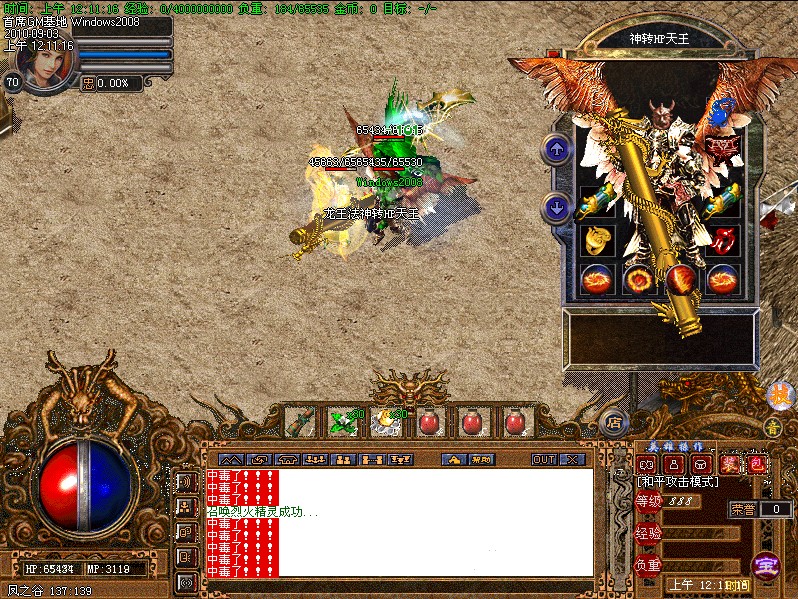Select the red dragon ring slot
The height and width of the screenshot is (599, 798).
click(x=723, y=240)
